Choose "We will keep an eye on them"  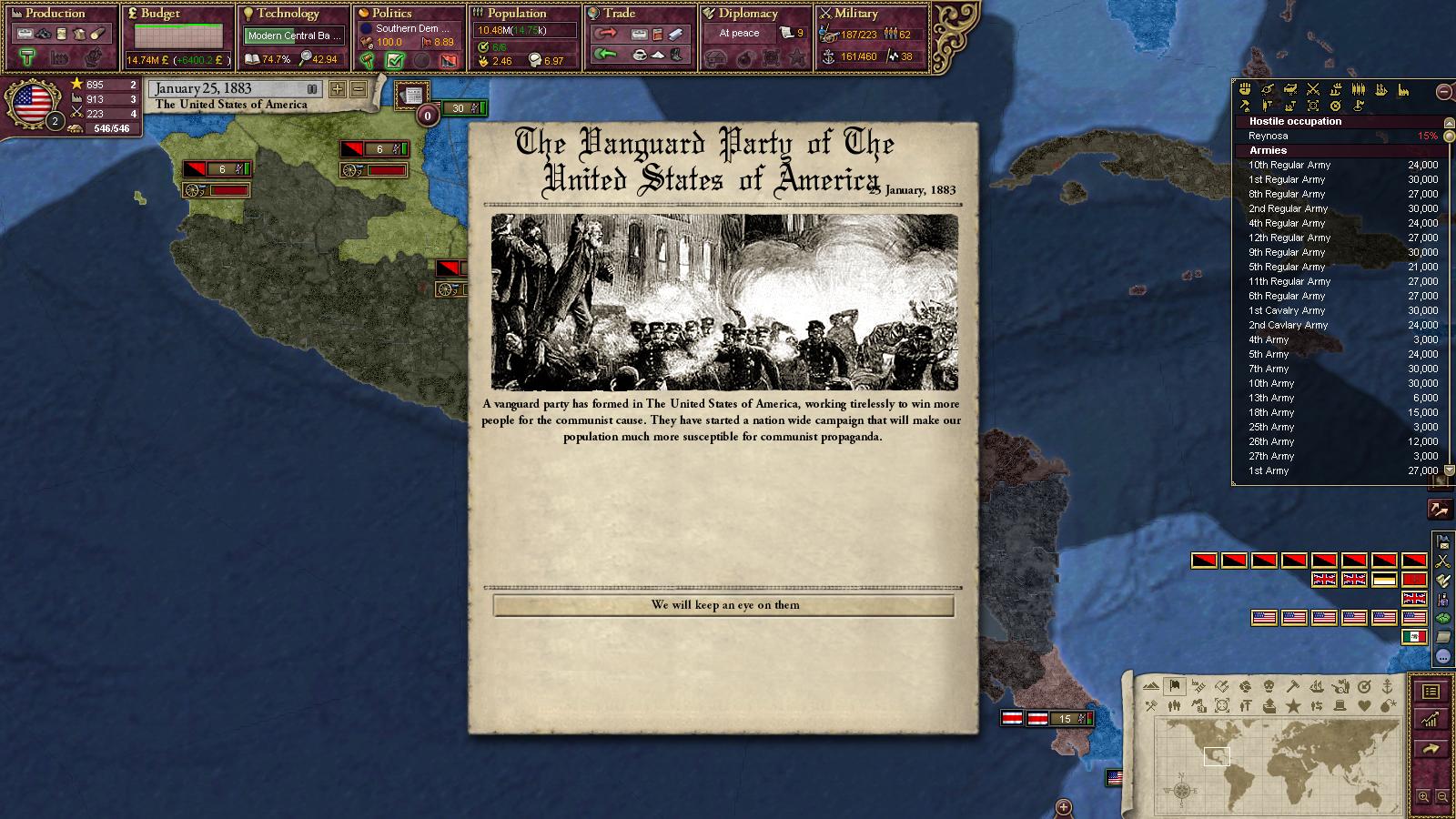tap(723, 605)
